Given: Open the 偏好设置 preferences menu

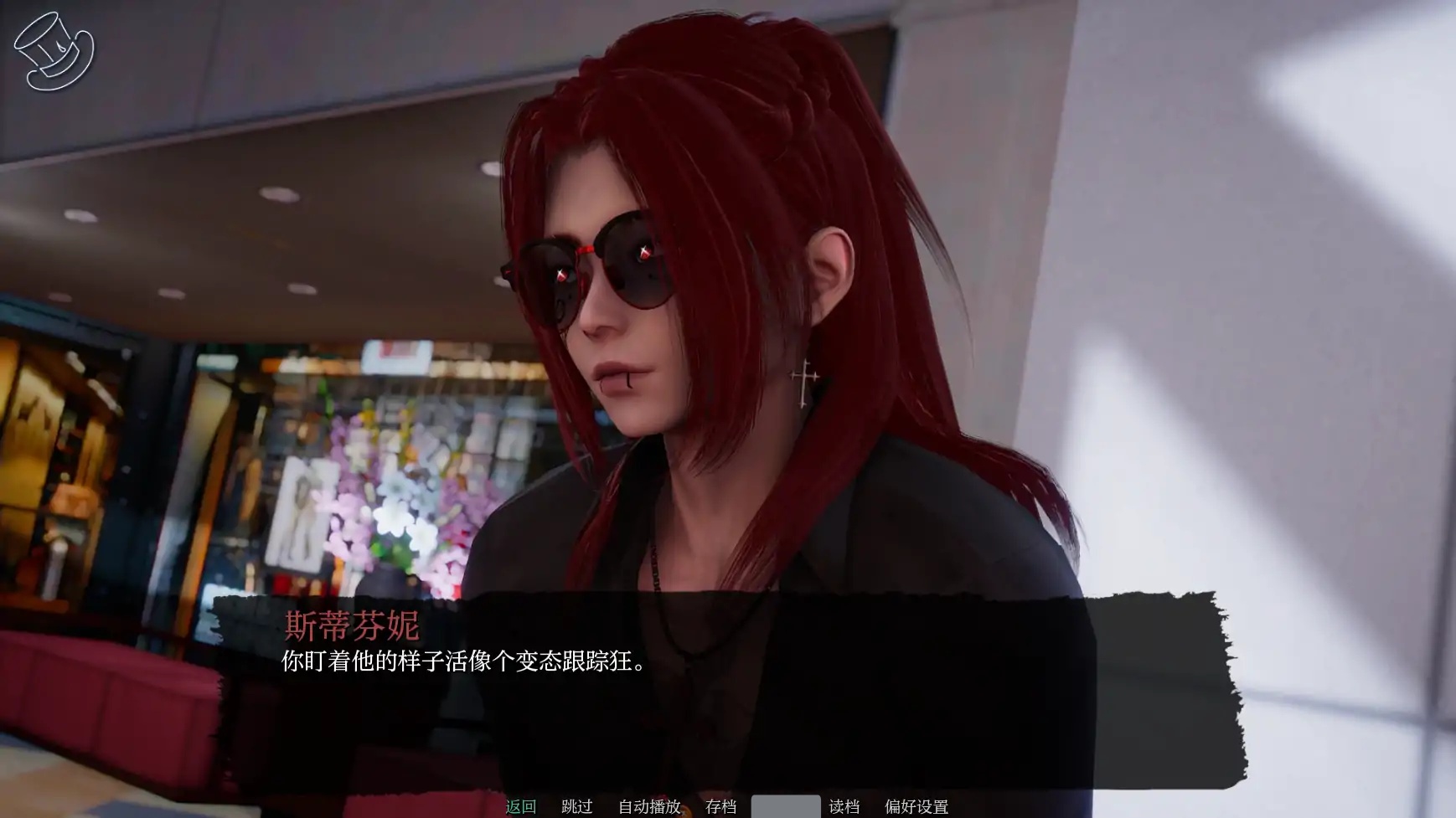Looking at the screenshot, I should (915, 806).
